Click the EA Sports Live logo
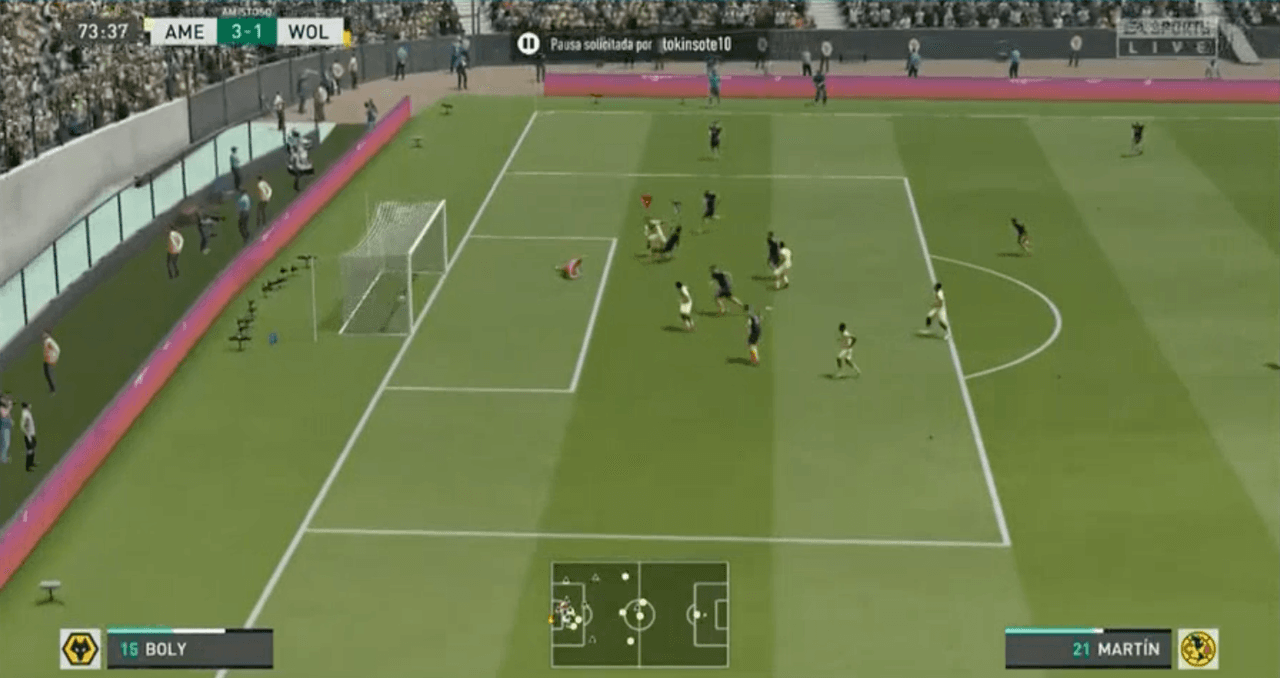1280x678 pixels. [x=1166, y=38]
